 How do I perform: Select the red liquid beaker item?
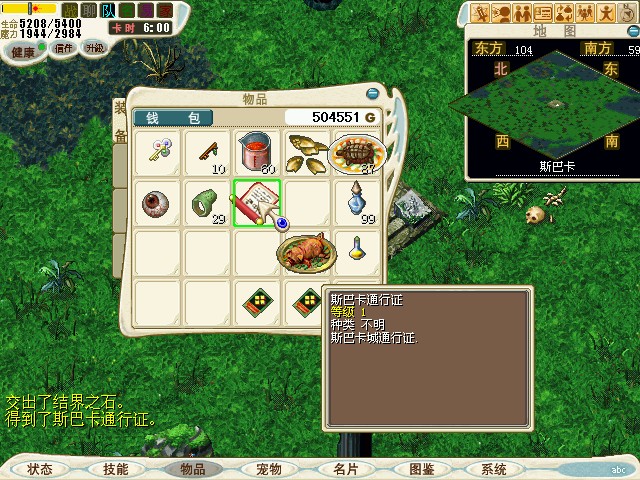257,152
